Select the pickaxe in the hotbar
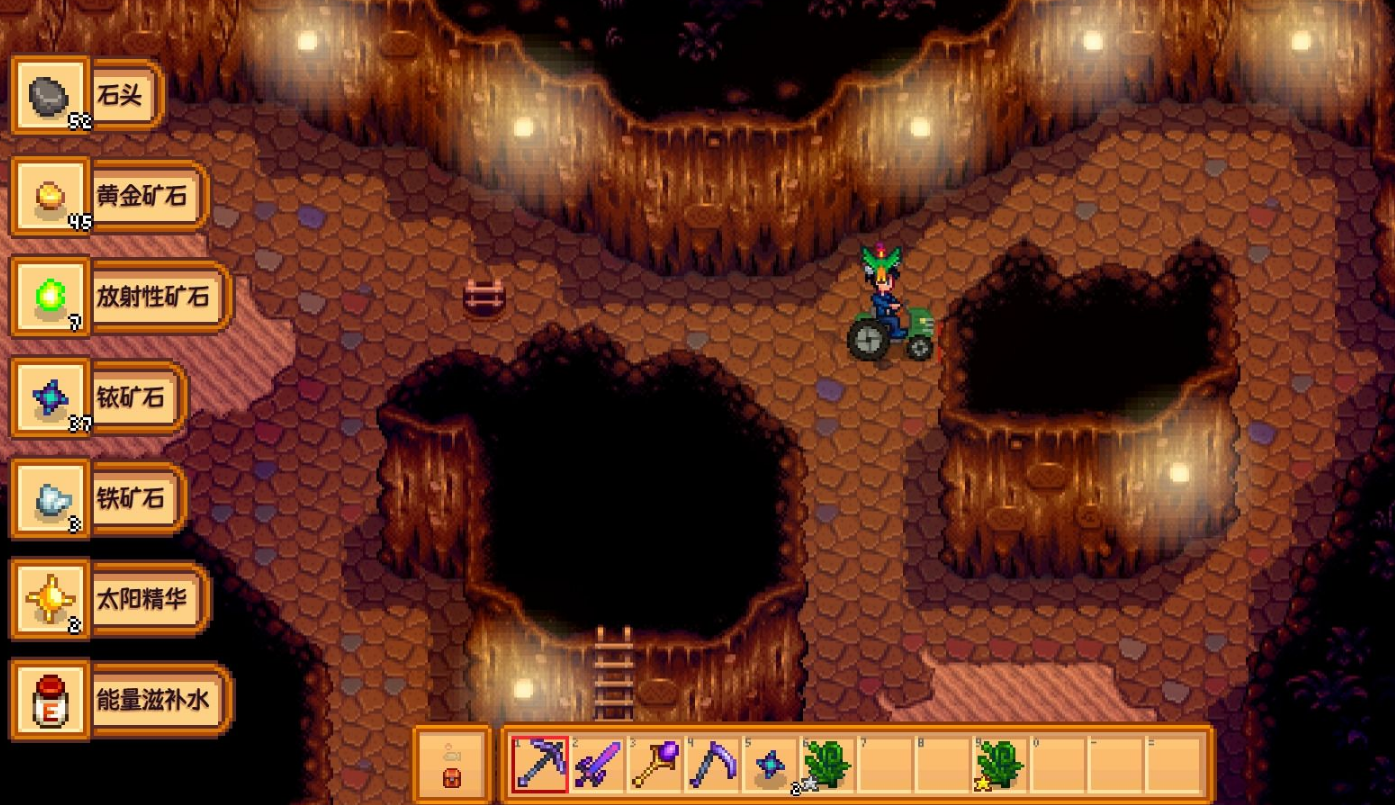Viewport: 1395px width, 805px height. point(540,765)
